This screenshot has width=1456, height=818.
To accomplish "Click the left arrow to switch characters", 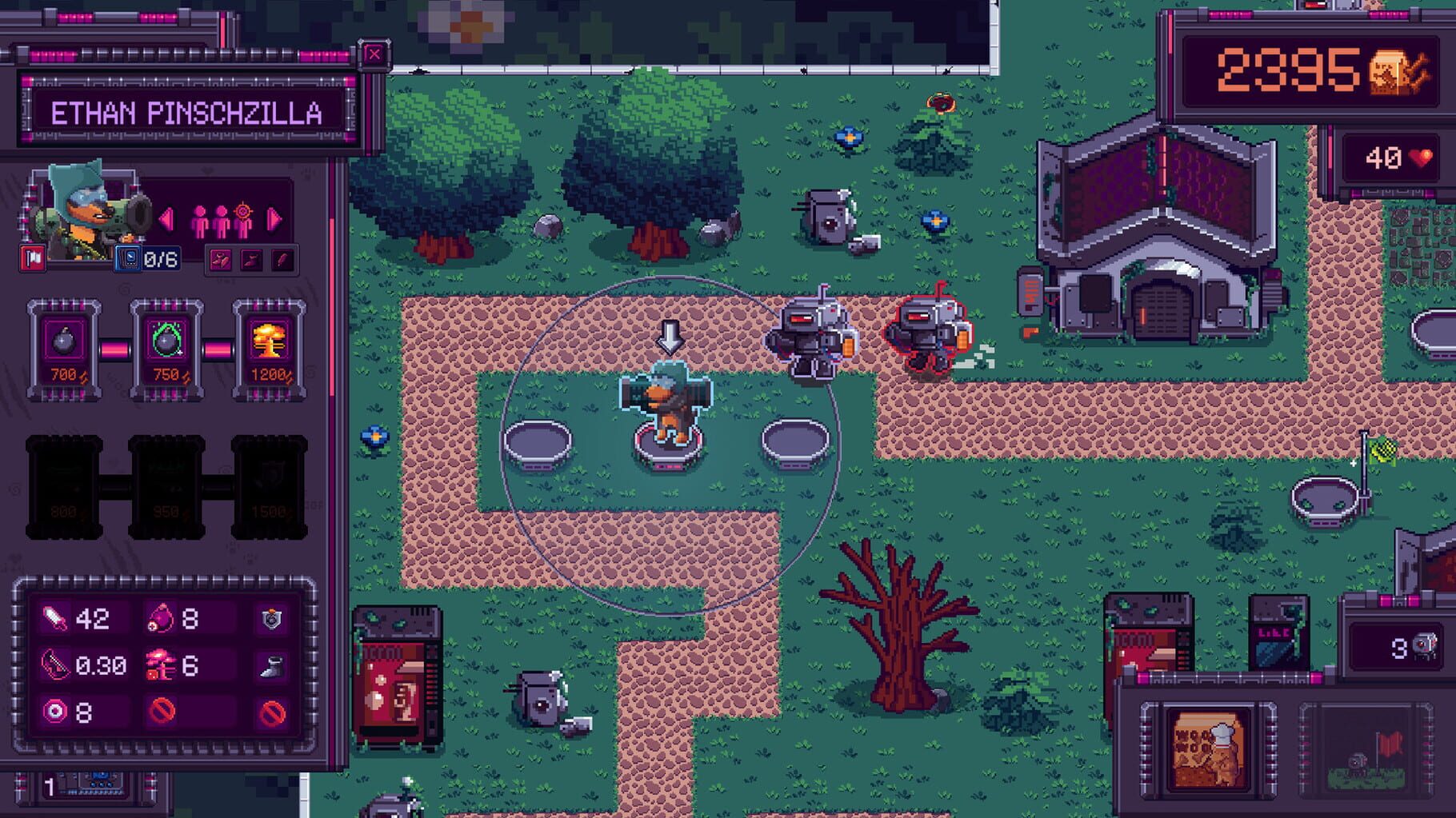I will 166,217.
